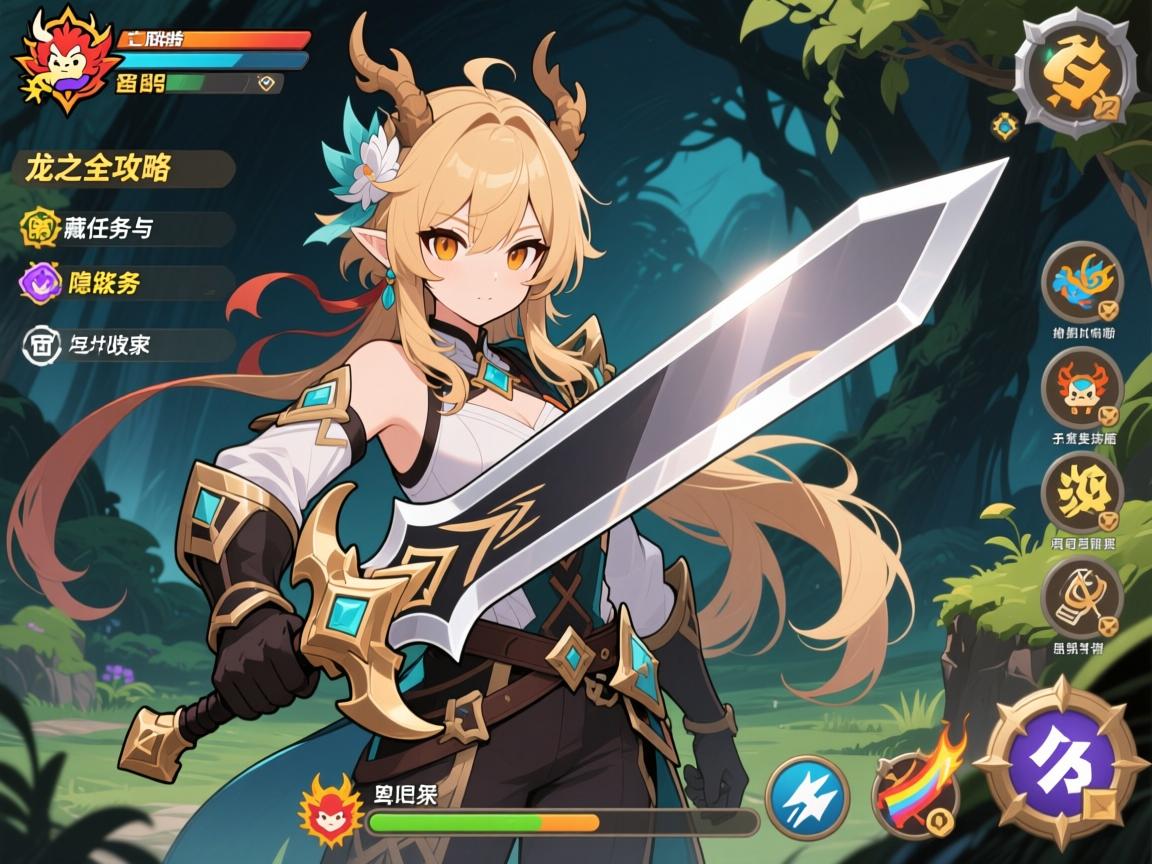
Task: Use the rainbow flame skill
Action: click(x=914, y=792)
